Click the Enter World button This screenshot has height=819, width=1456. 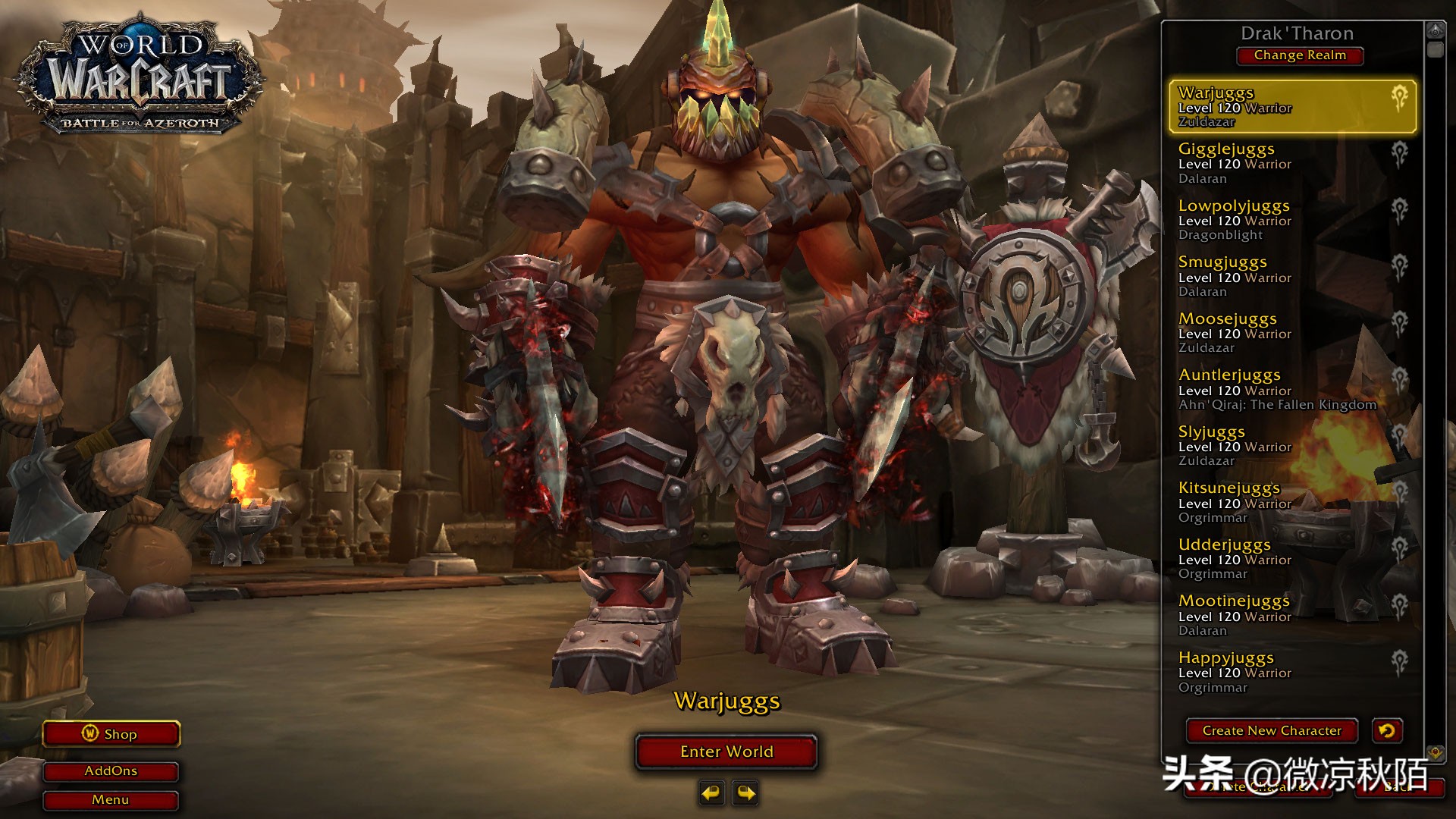(x=726, y=752)
